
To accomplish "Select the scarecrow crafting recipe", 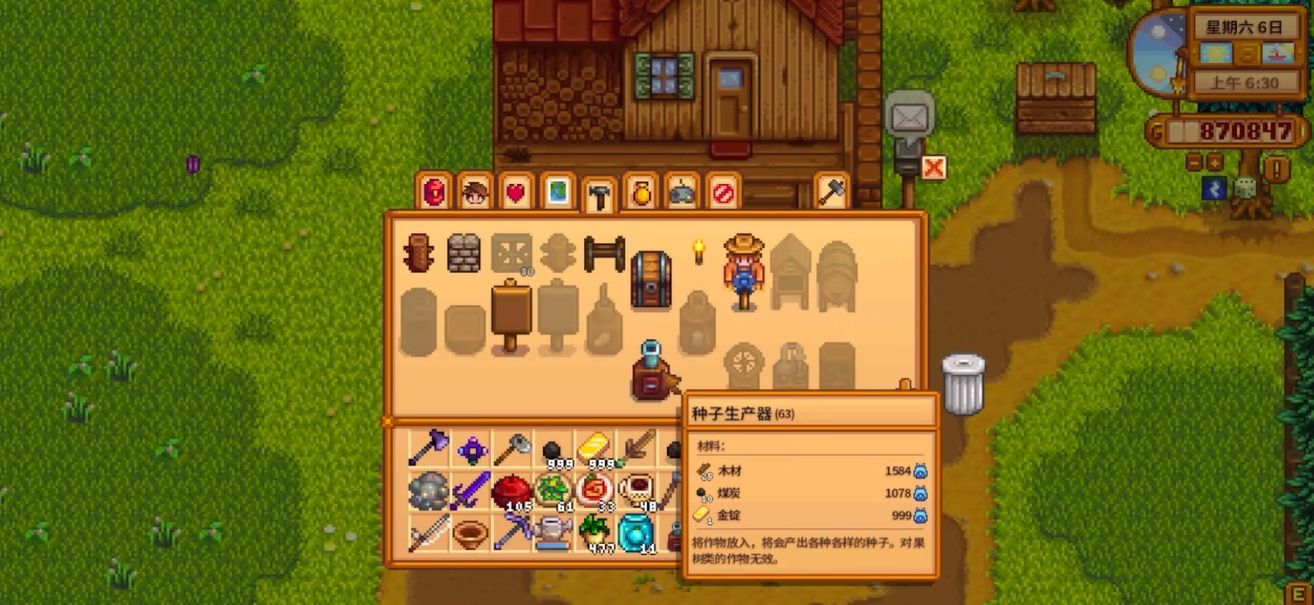I will (743, 271).
